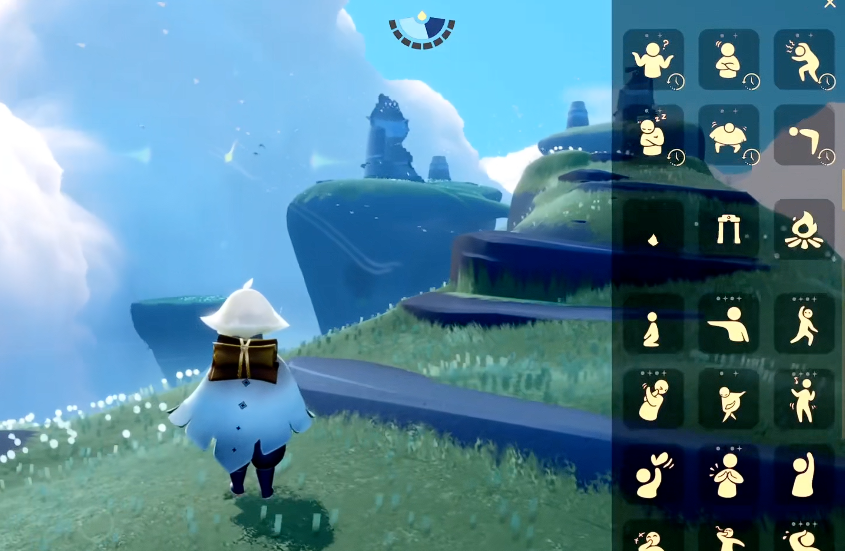Image resolution: width=845 pixels, height=551 pixels.
Task: Use the pointing emote
Action: coord(728,323)
